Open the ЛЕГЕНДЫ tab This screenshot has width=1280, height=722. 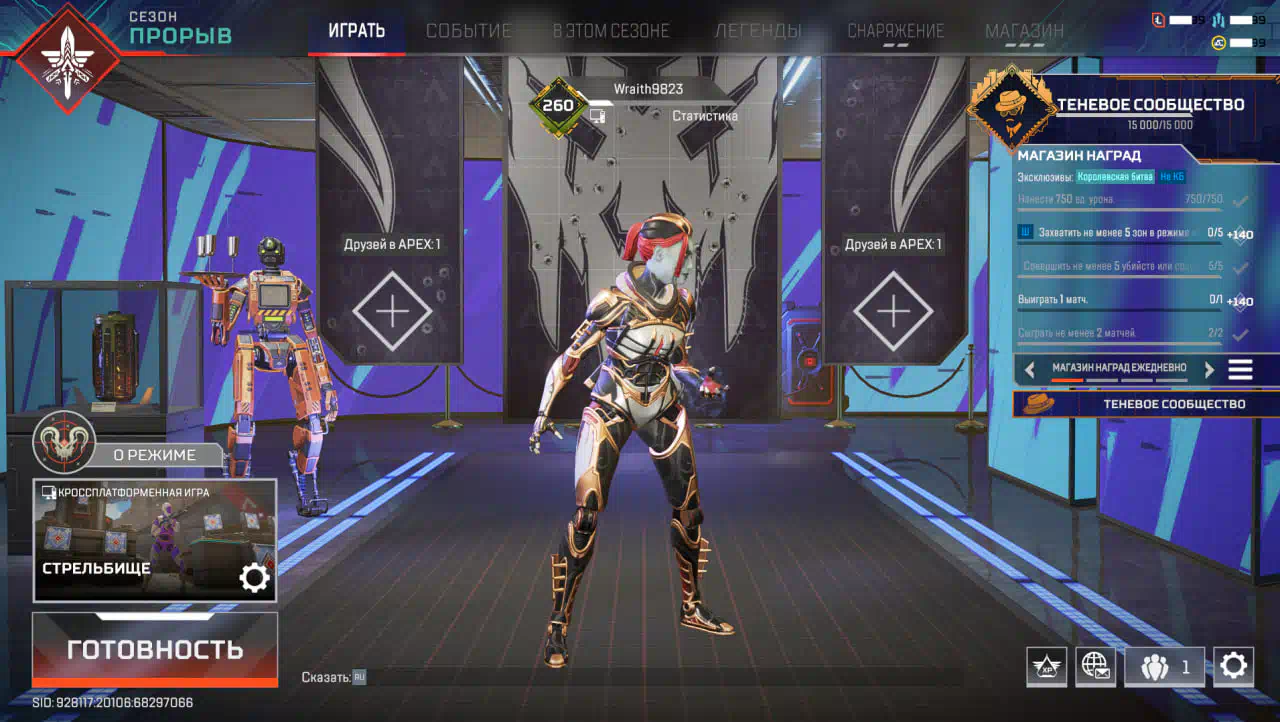point(758,31)
